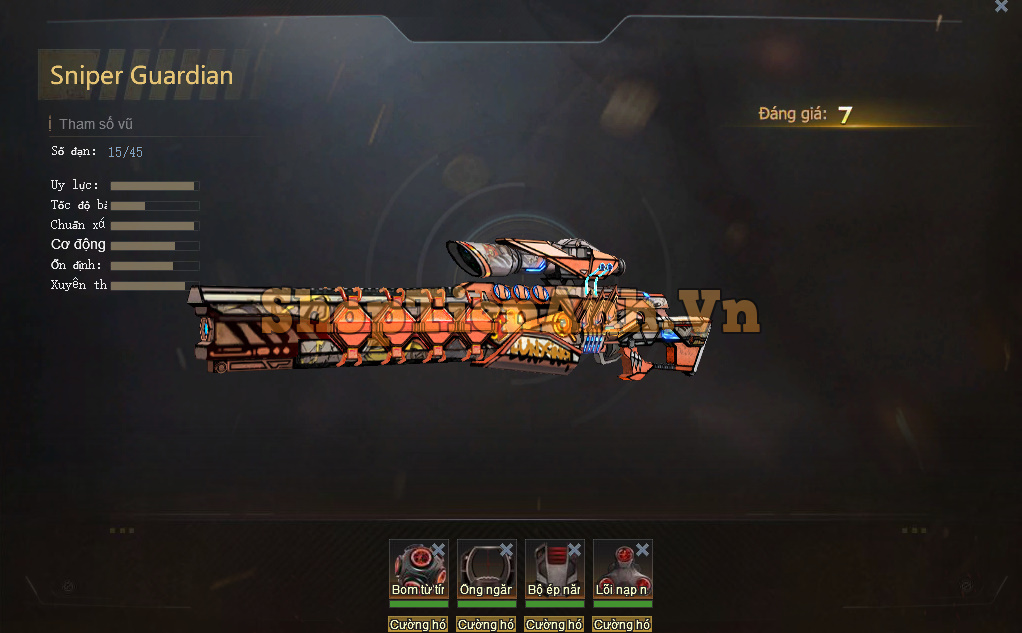This screenshot has height=633, width=1022.
Task: Remove the Lõi nạp attachment
Action: point(642,550)
